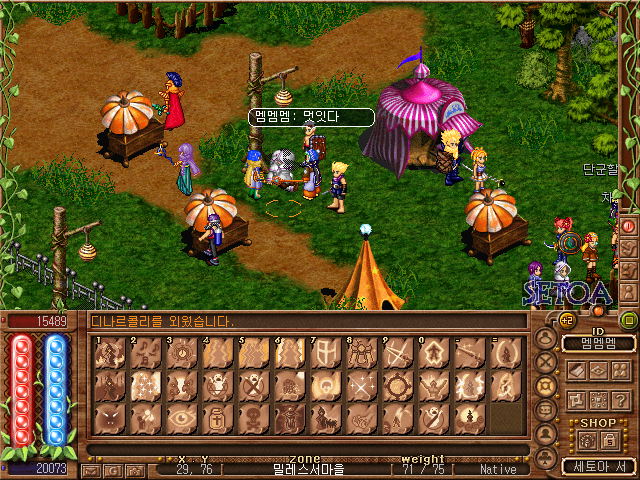Open the shop bag button
The height and width of the screenshot is (480, 640).
pos(588,441)
